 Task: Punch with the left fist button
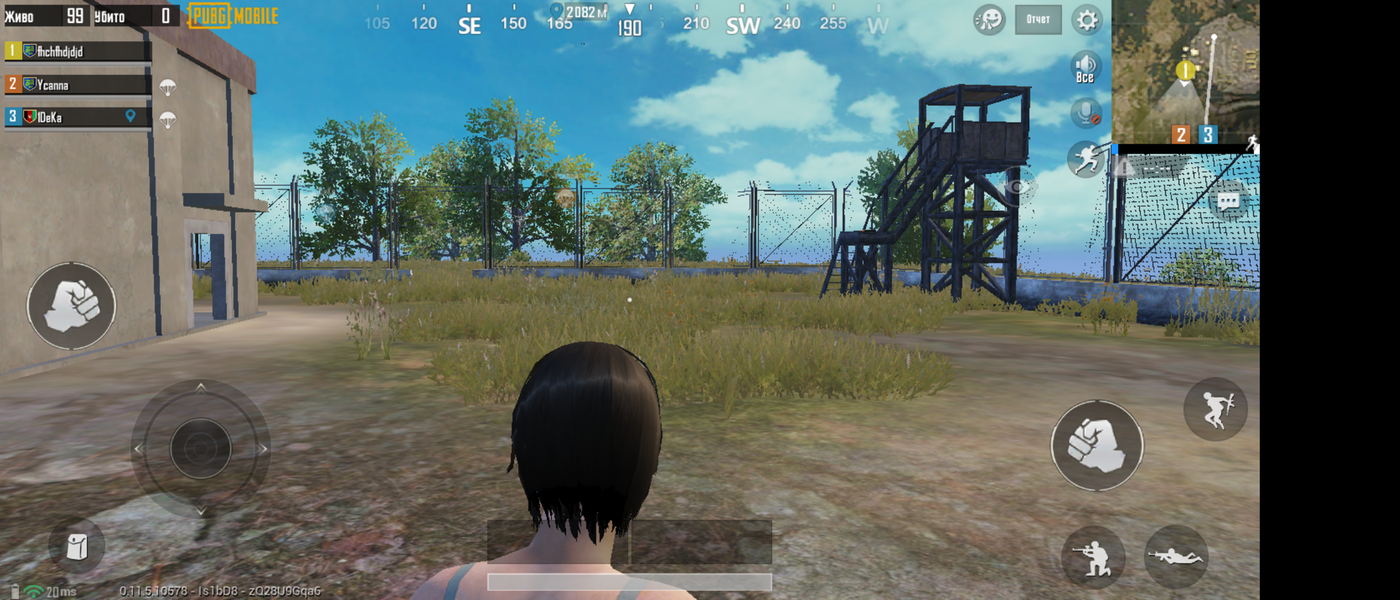coord(71,305)
